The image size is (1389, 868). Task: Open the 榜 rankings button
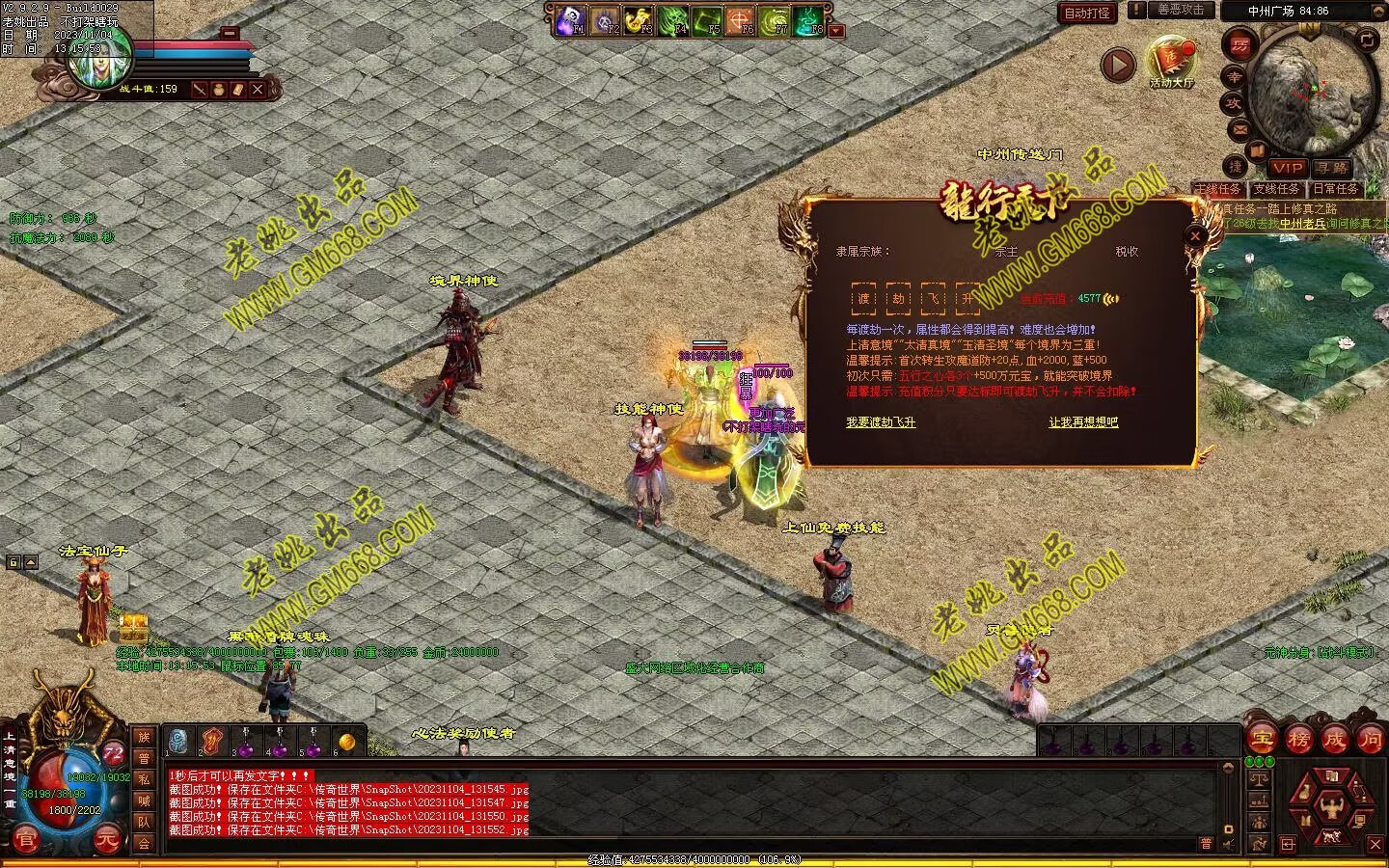1298,740
